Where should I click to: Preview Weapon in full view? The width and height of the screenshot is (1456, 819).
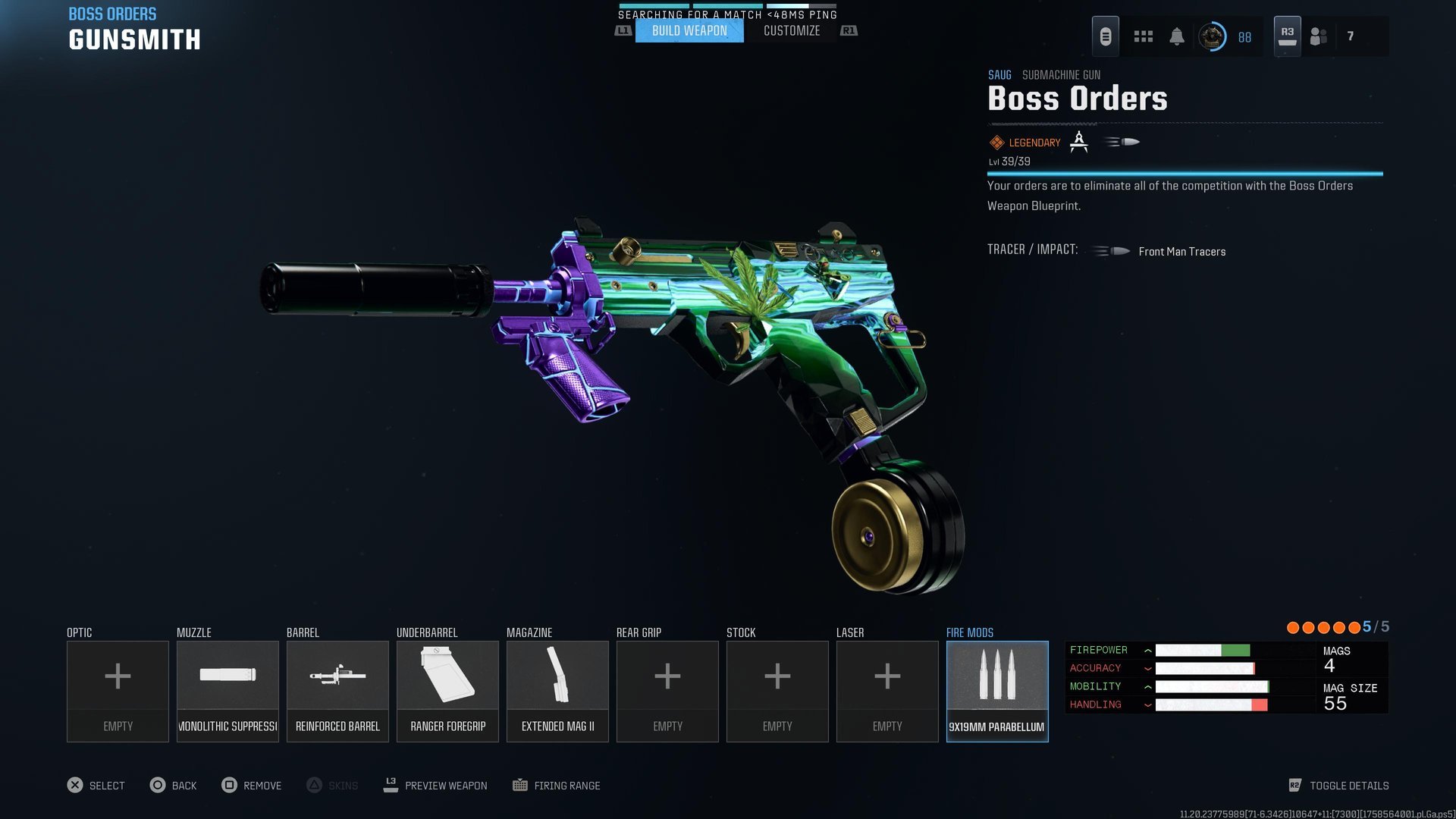pyautogui.click(x=436, y=786)
